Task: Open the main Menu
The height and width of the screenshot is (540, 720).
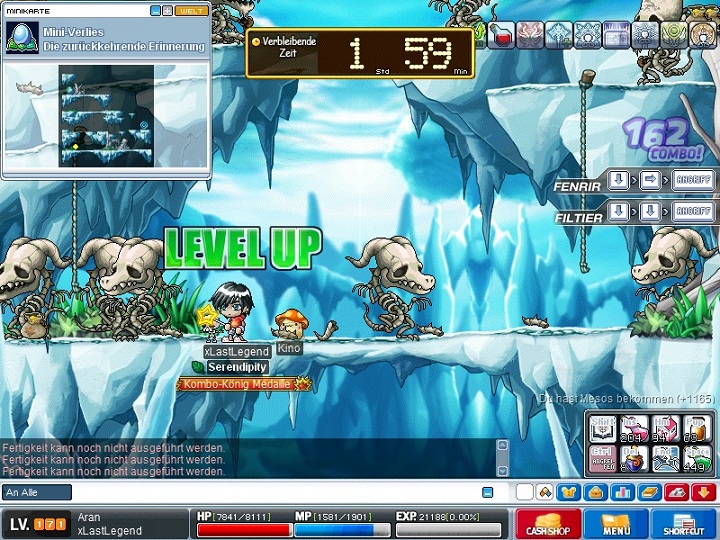Action: [616, 524]
